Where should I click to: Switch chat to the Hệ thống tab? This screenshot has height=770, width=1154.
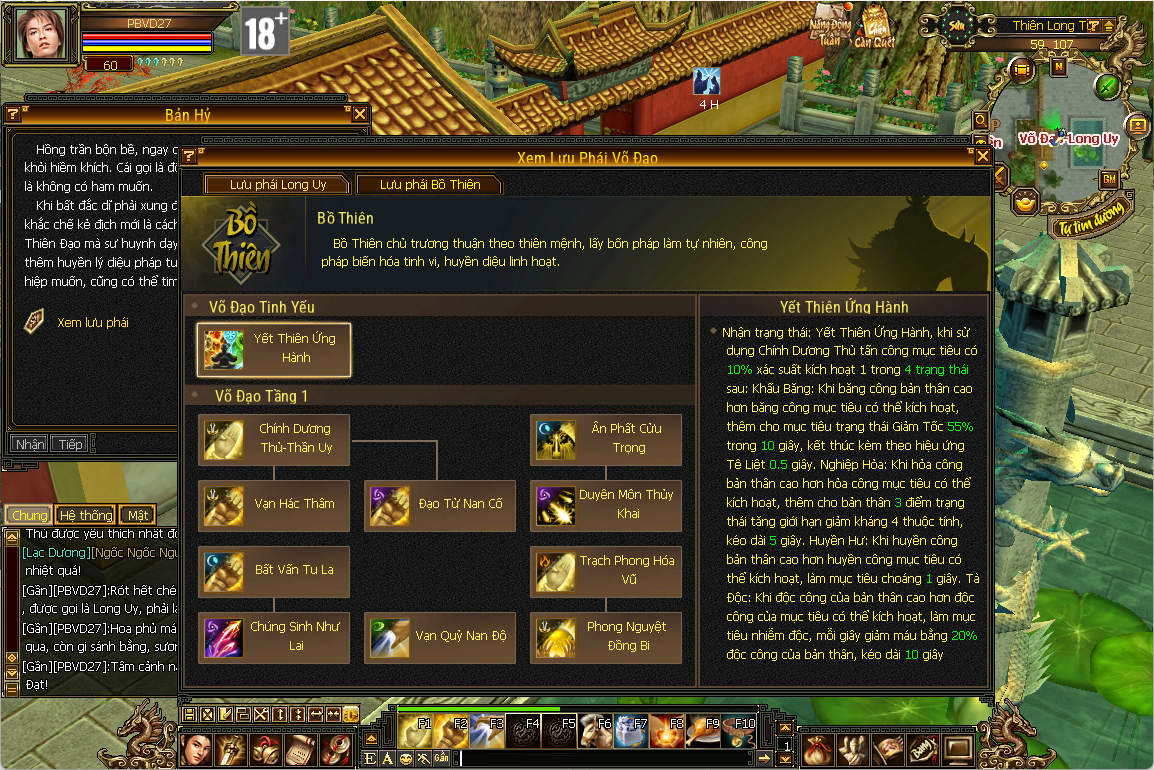[85, 515]
